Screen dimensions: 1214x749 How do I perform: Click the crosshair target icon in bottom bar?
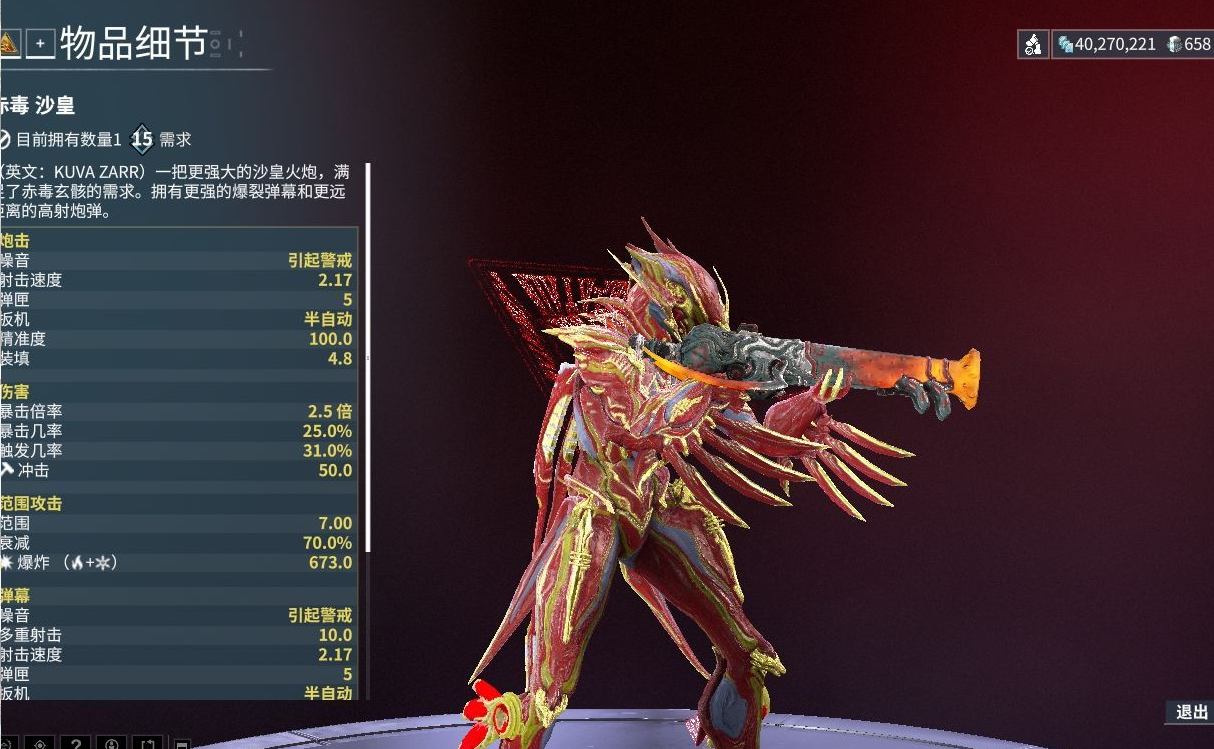point(39,744)
